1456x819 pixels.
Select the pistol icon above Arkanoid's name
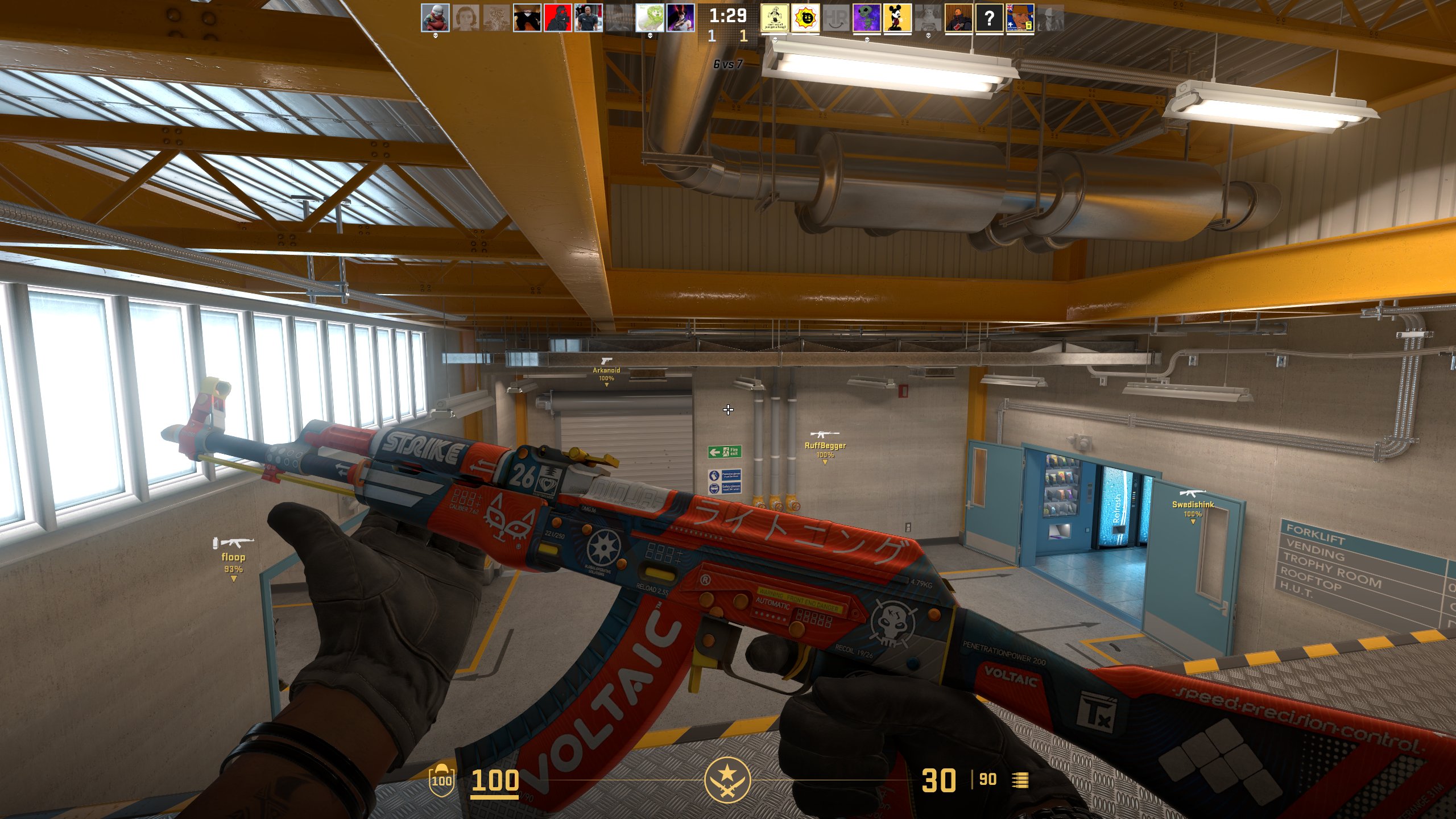[x=606, y=362]
